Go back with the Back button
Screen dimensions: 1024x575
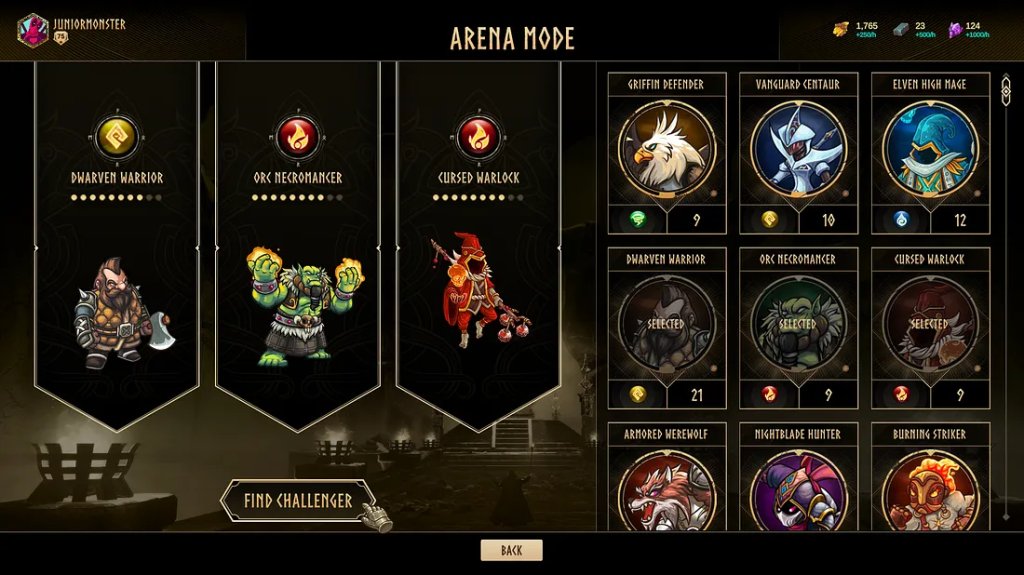[511, 550]
